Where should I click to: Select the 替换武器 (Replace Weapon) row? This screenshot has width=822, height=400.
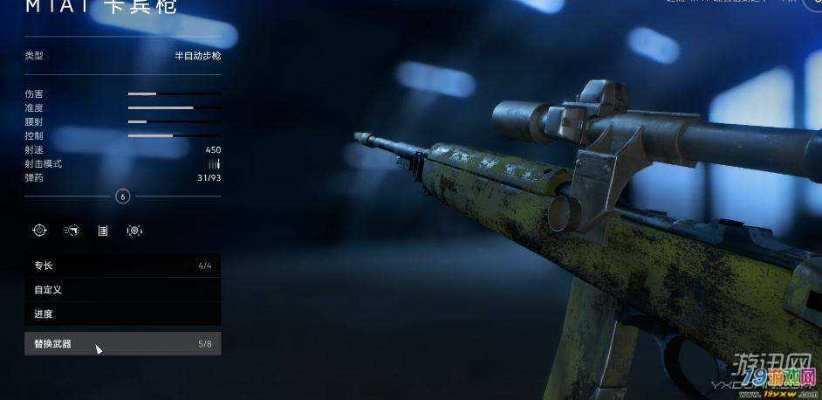coord(122,344)
